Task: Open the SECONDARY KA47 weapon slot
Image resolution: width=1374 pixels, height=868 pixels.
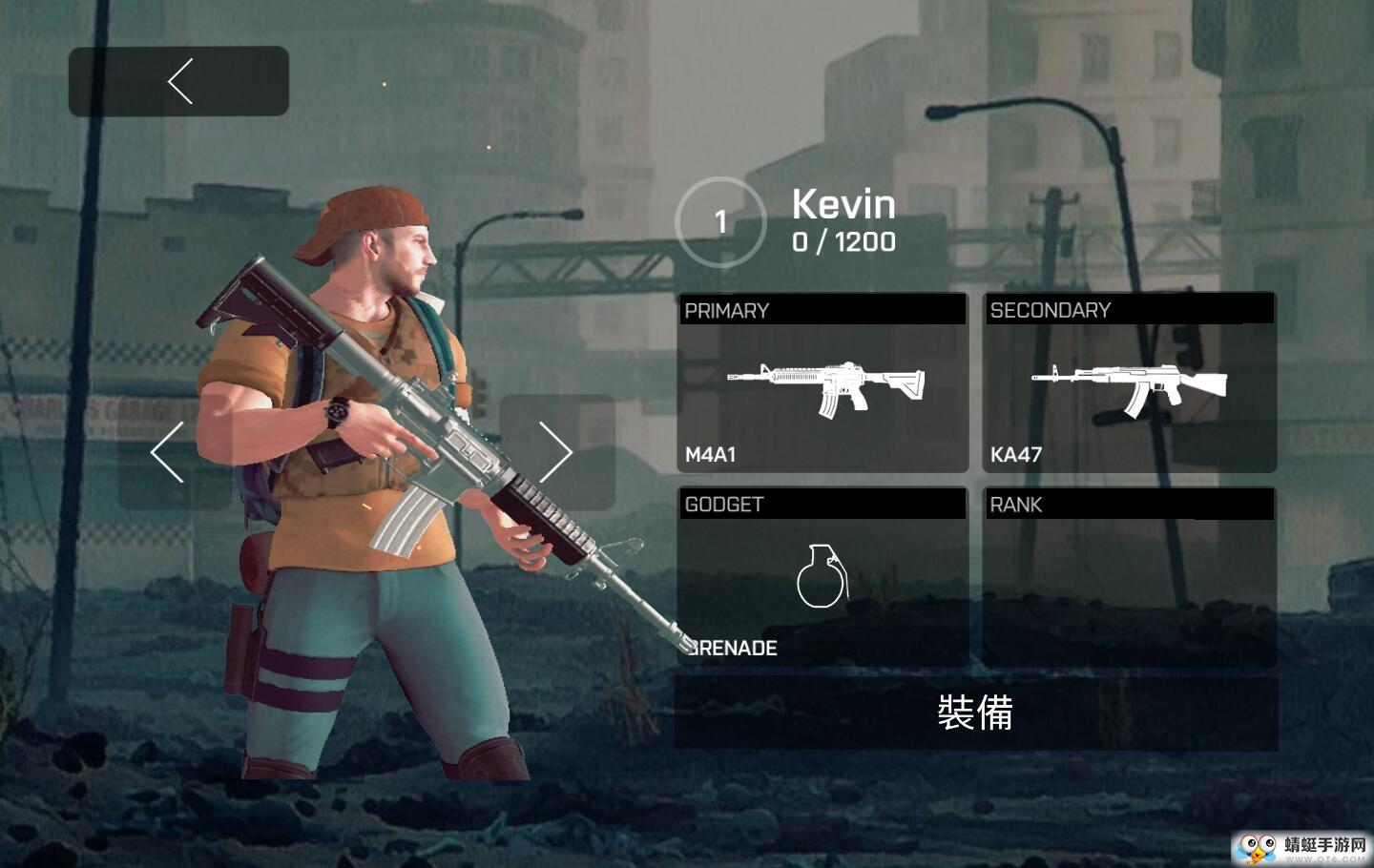Action: click(x=1130, y=383)
